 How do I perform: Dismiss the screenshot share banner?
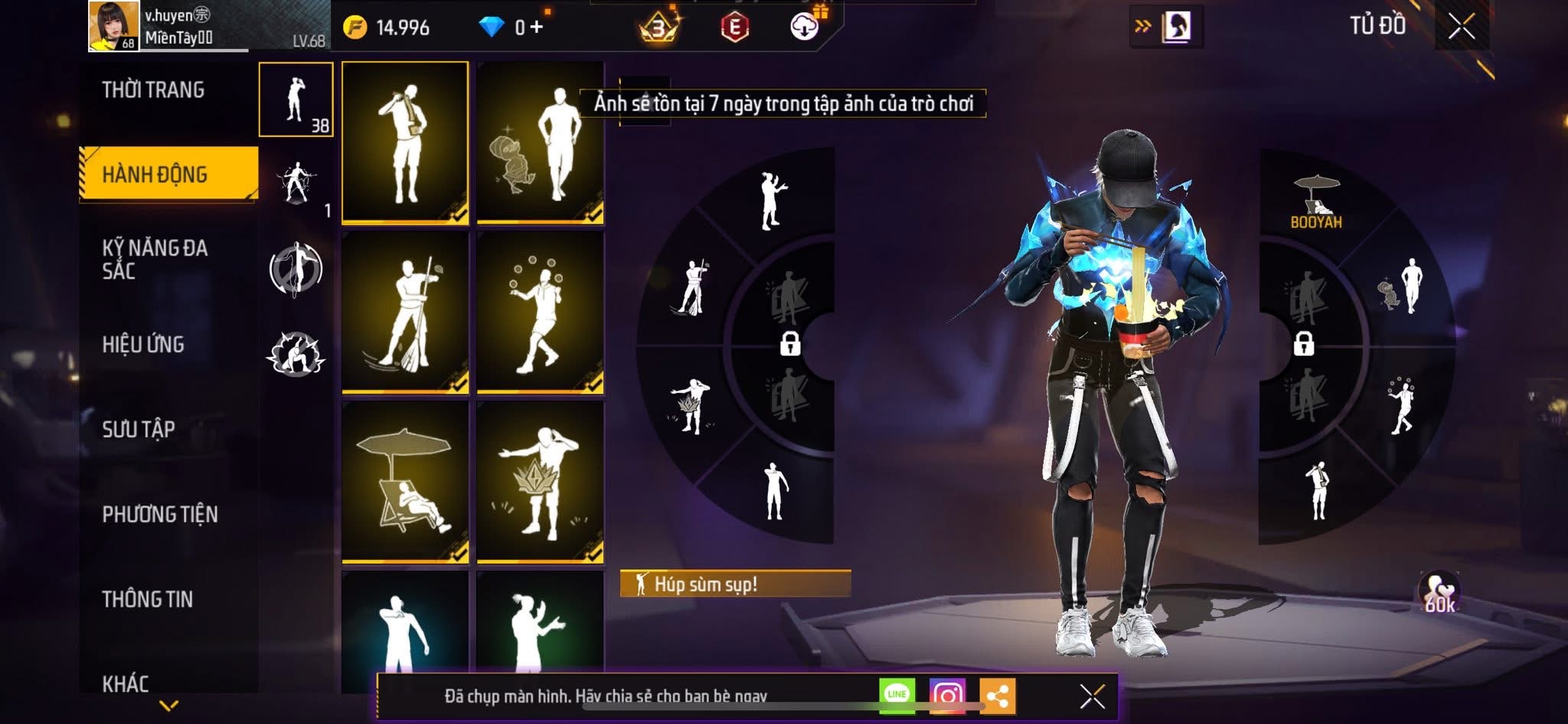coord(1092,696)
